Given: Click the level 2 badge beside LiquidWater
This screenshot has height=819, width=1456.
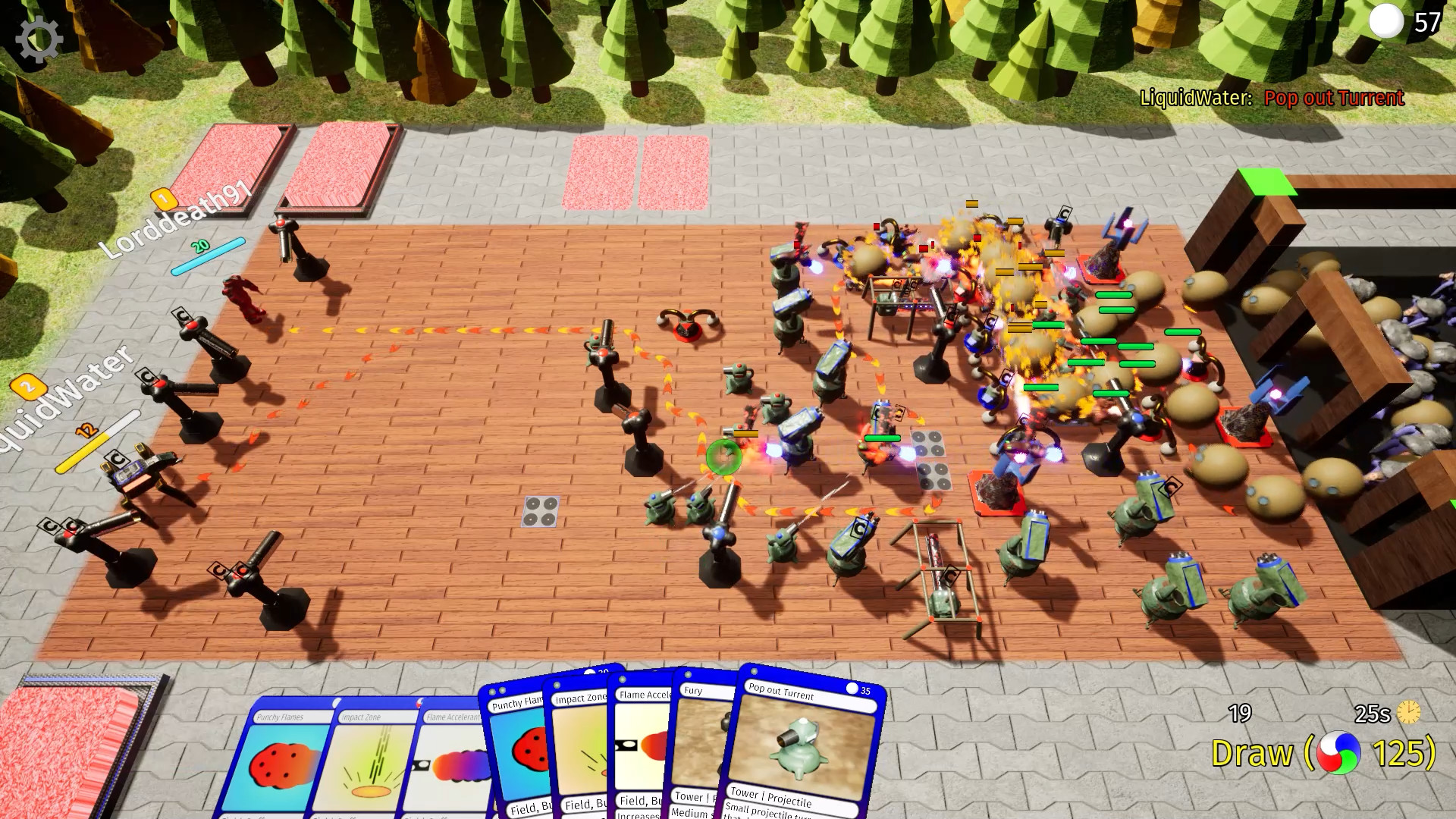Looking at the screenshot, I should click(29, 388).
